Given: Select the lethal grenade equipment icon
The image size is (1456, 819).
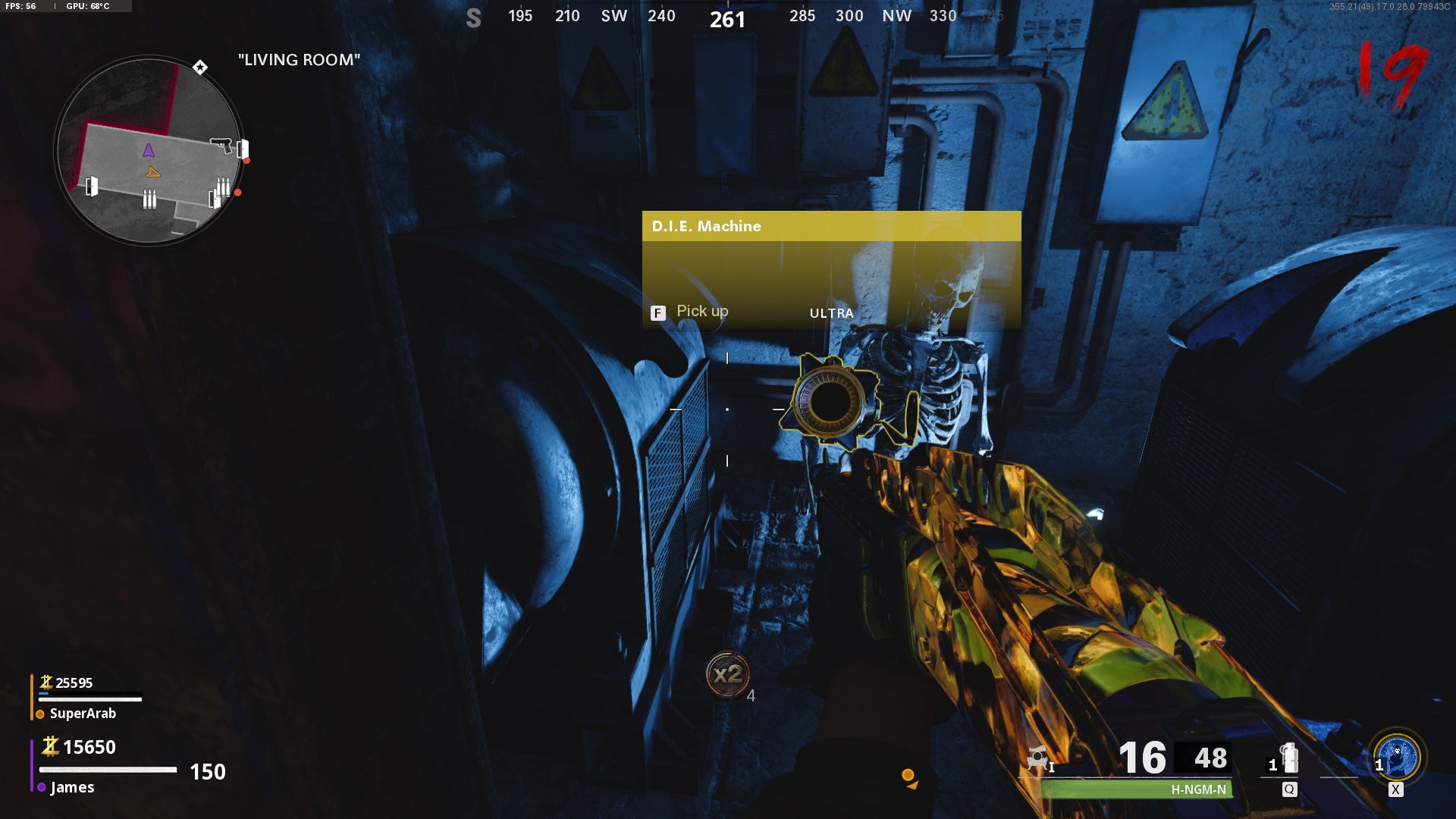Looking at the screenshot, I should 1289,758.
